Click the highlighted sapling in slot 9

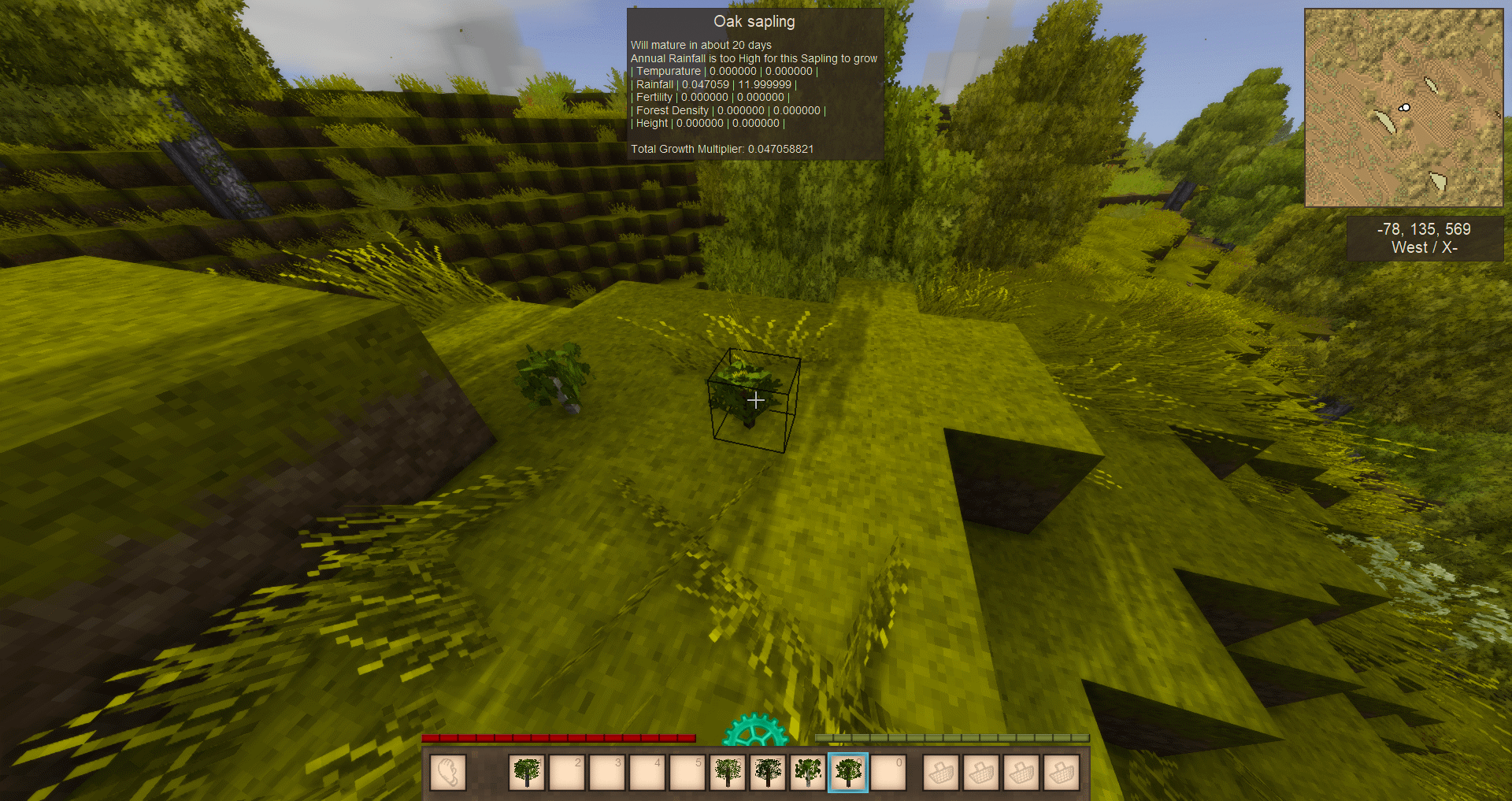pos(848,772)
